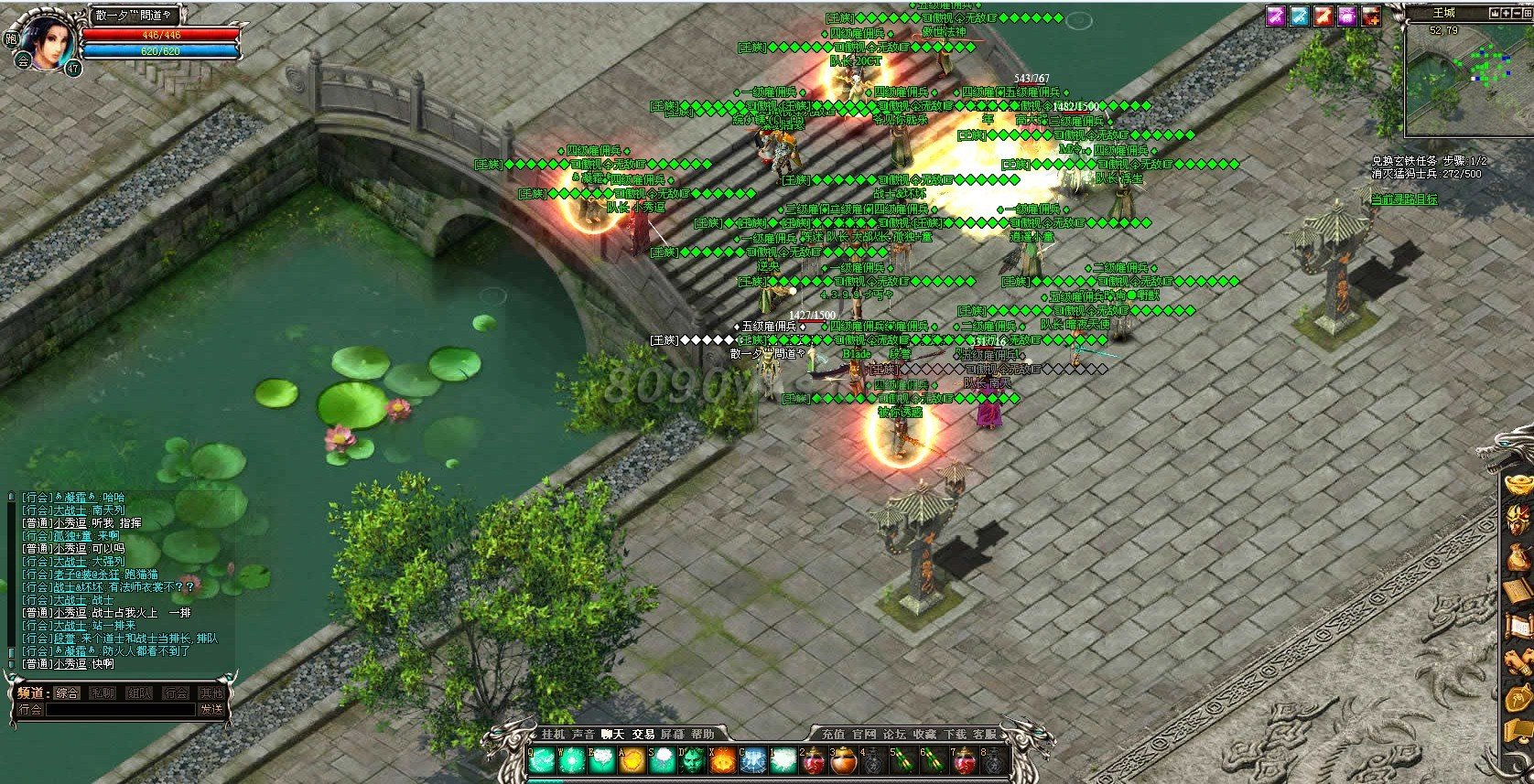Use the orange potion in slot 3
Image resolution: width=1534 pixels, height=784 pixels.
844,761
